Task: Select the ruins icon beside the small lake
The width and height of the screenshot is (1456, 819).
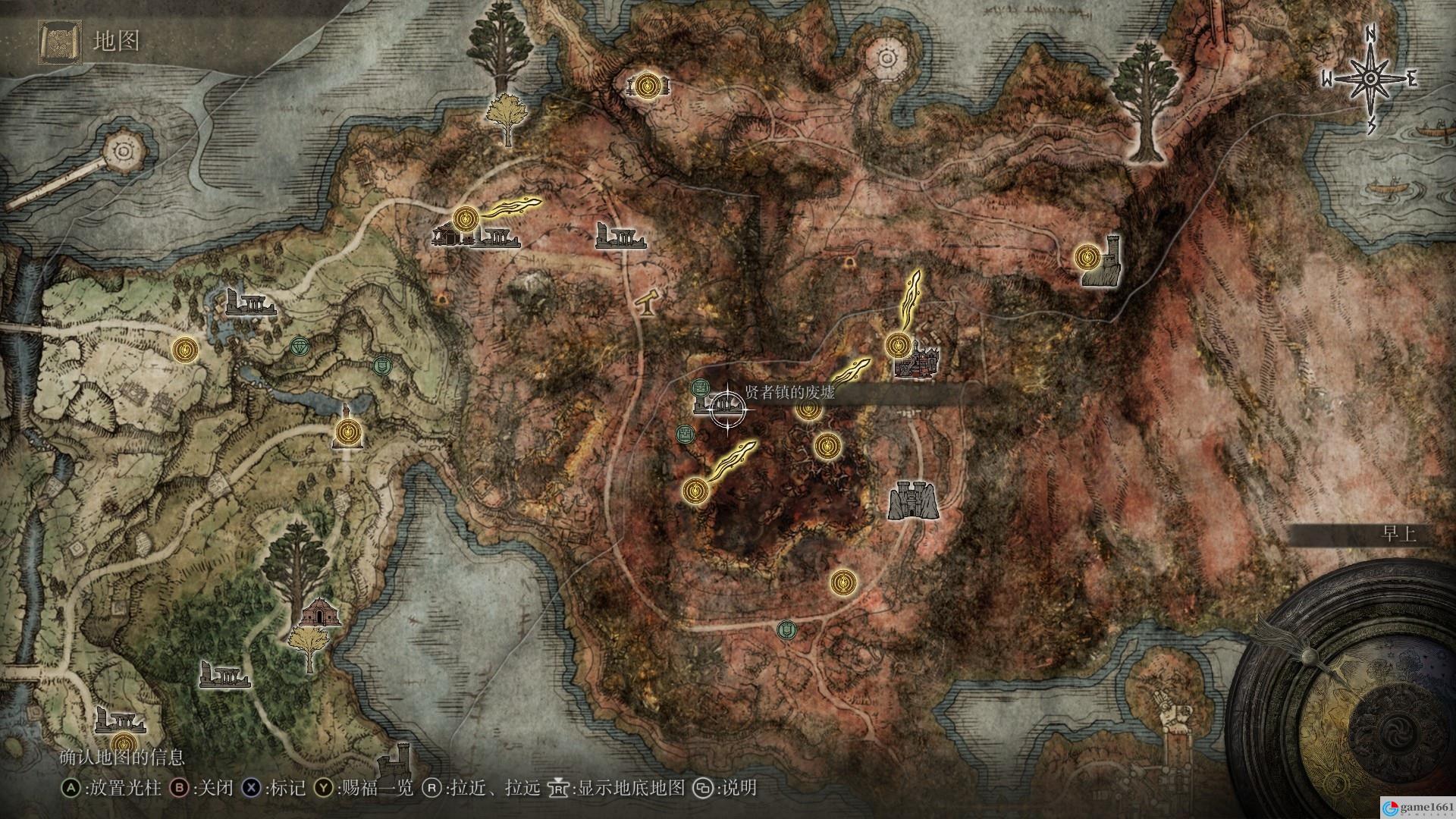Action: (249, 303)
